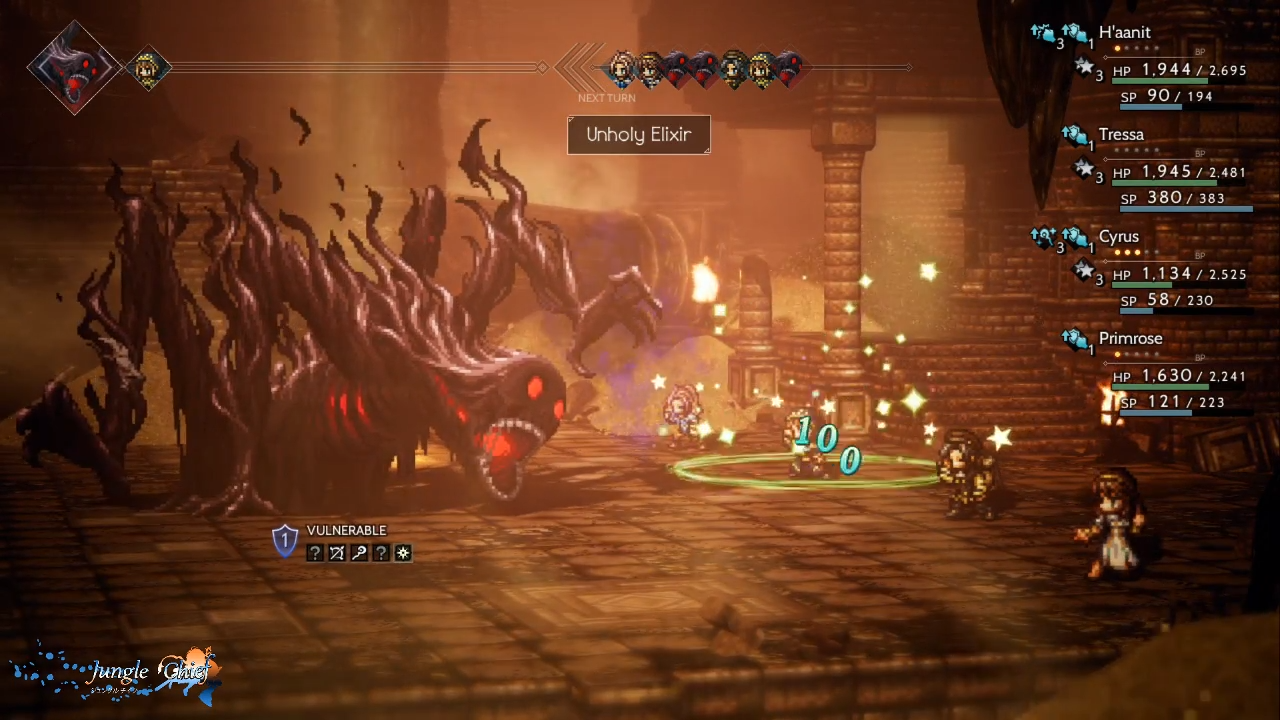Select the staff weakness icon
This screenshot has height=720, width=1280.
tap(359, 553)
